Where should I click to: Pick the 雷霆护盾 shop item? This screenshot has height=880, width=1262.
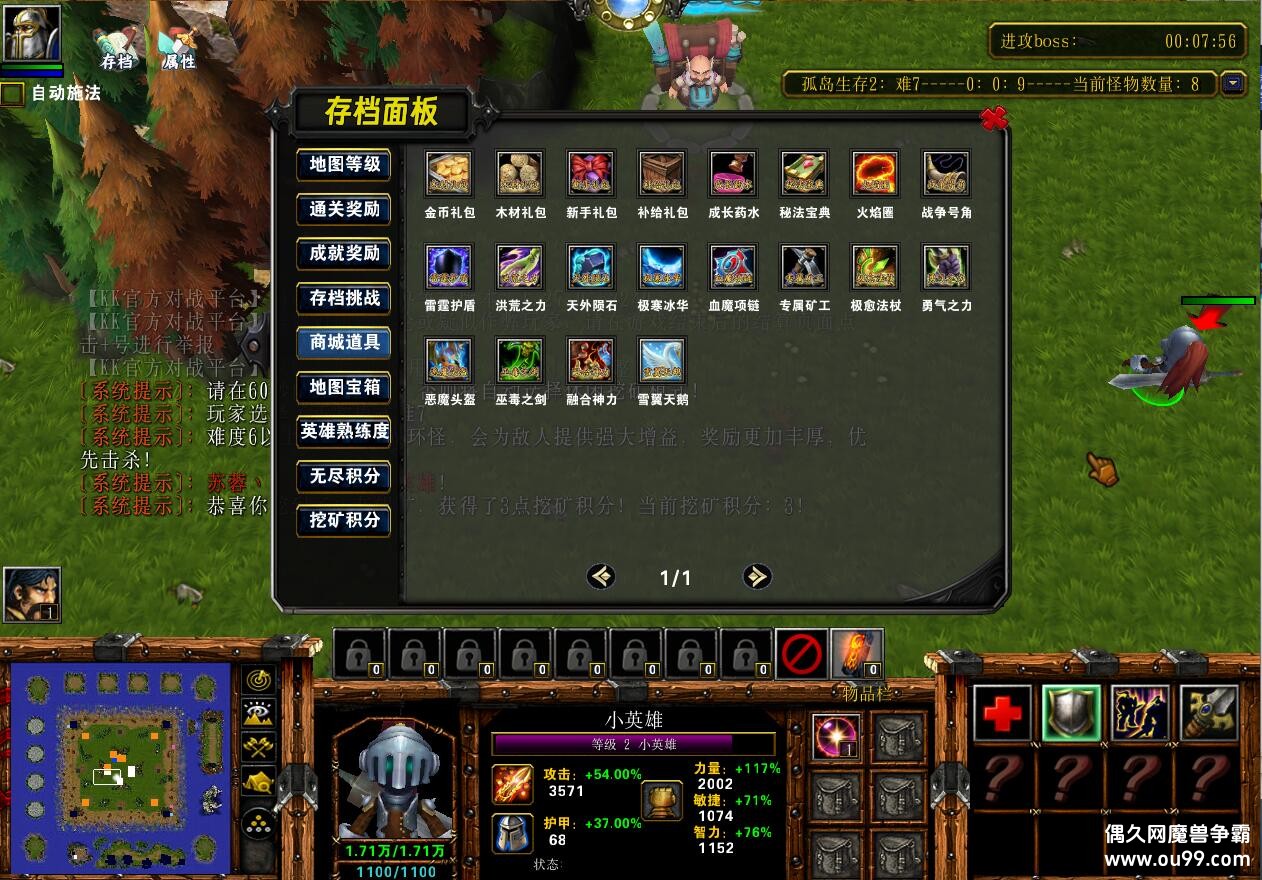point(449,267)
